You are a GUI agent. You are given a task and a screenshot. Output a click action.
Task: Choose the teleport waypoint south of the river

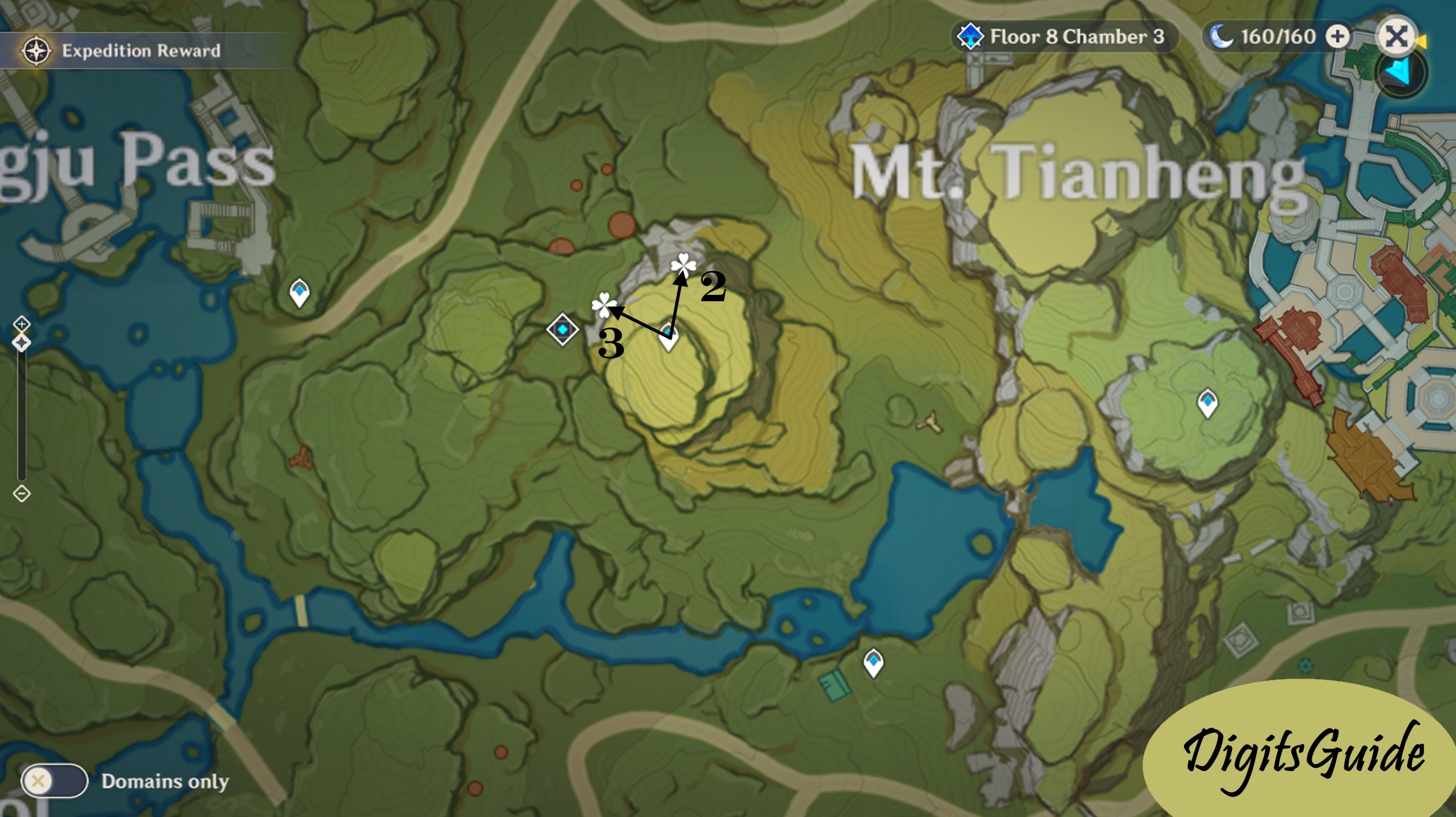click(x=873, y=662)
